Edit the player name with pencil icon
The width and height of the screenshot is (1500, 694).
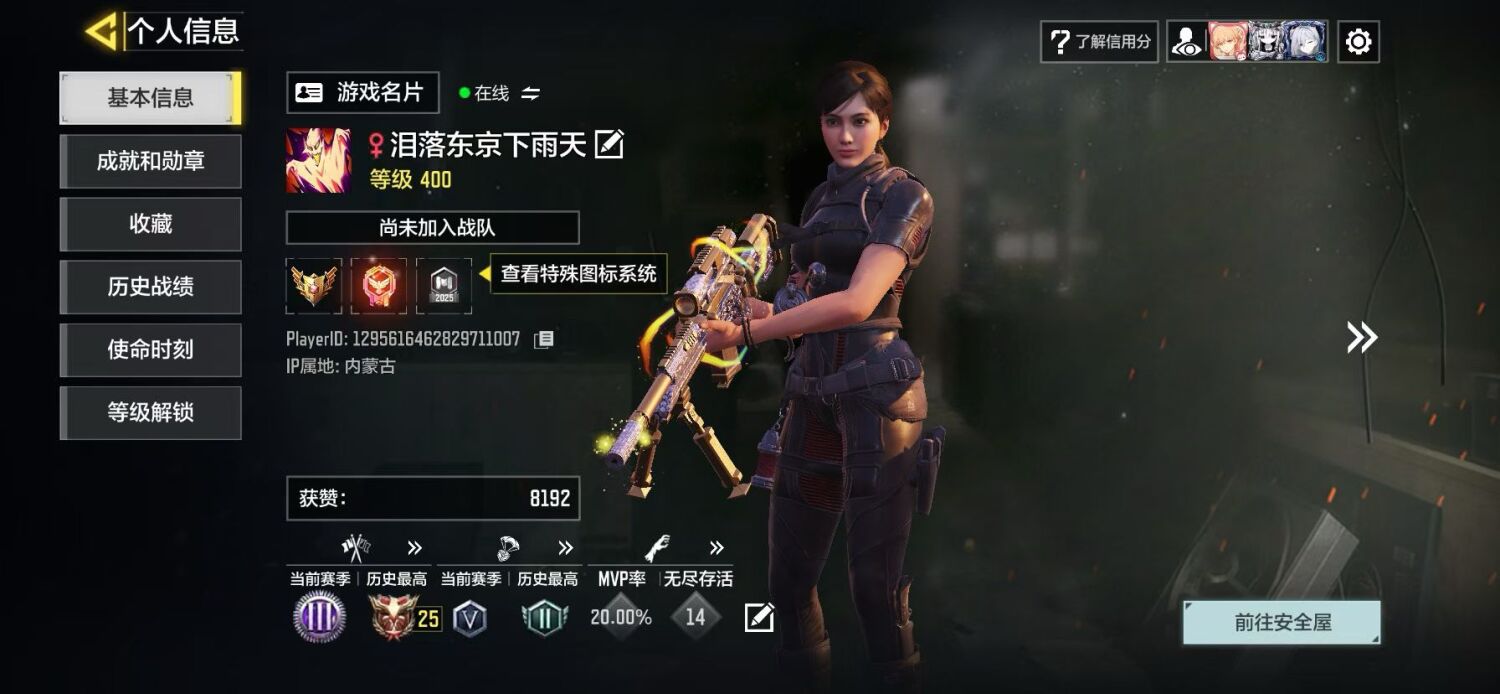pyautogui.click(x=609, y=145)
